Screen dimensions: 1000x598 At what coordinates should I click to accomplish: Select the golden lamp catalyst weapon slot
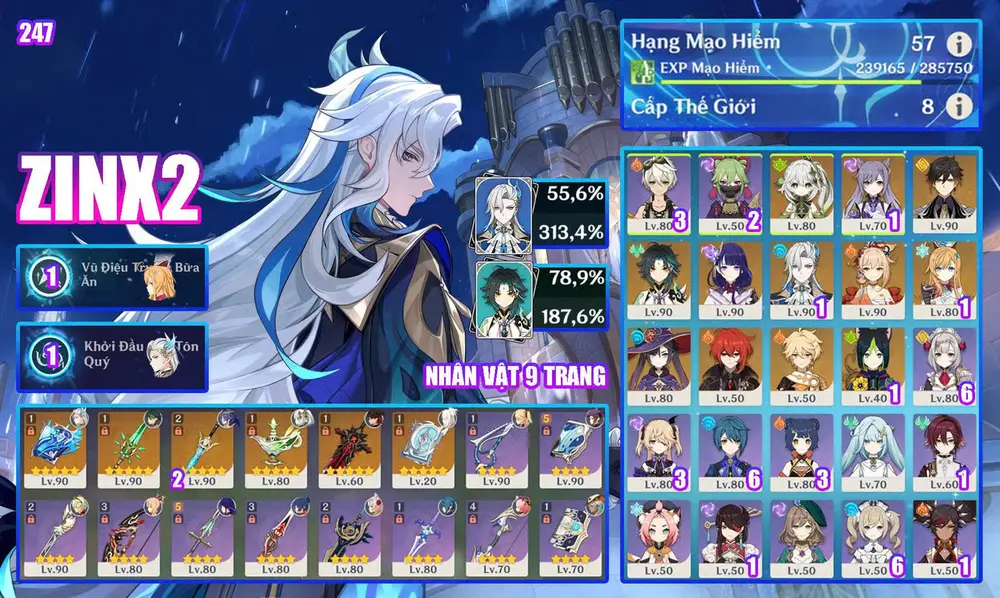(x=278, y=443)
